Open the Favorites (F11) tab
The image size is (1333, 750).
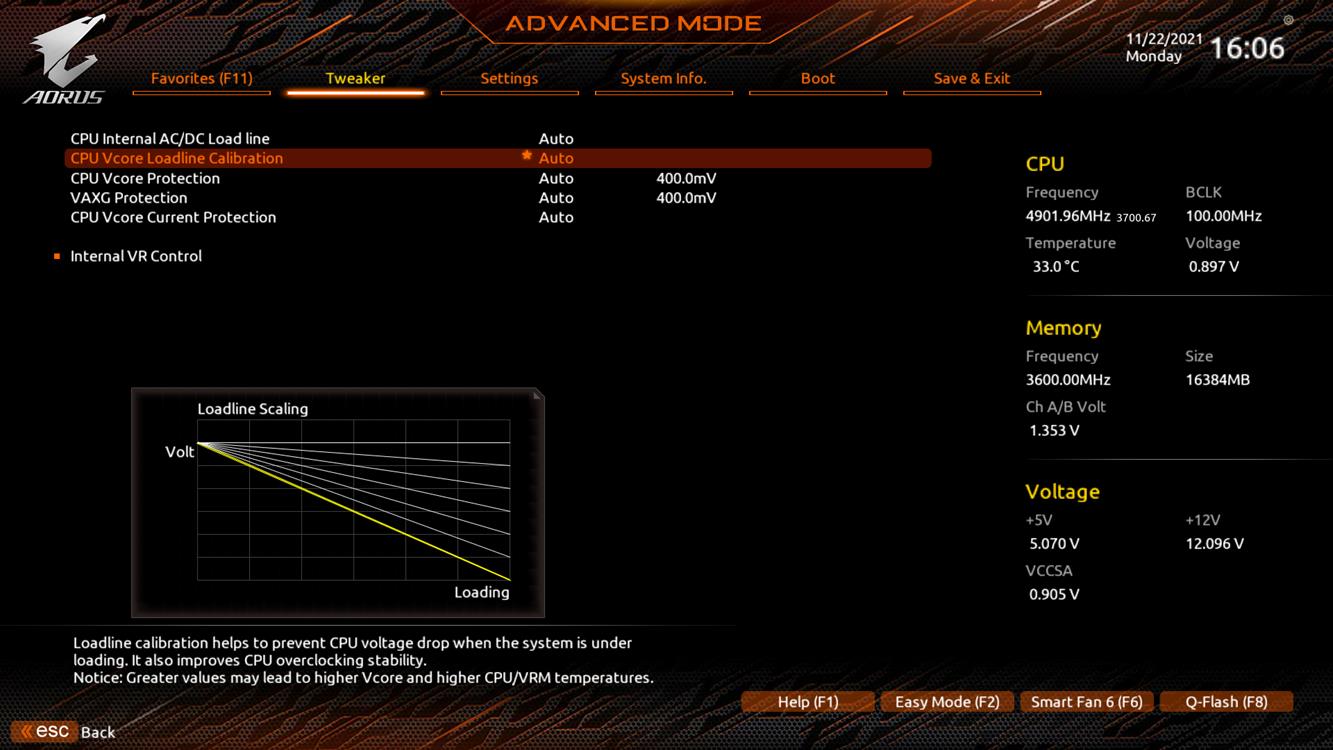point(201,78)
